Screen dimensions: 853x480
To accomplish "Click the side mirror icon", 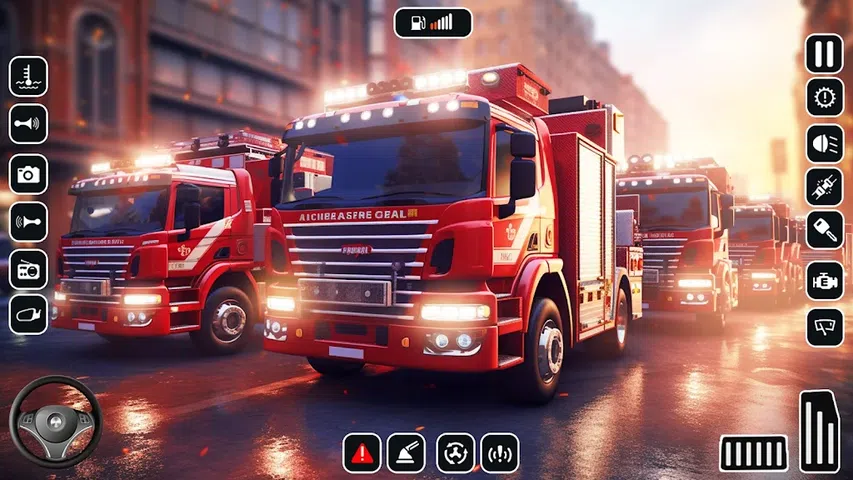I will coord(28,315).
